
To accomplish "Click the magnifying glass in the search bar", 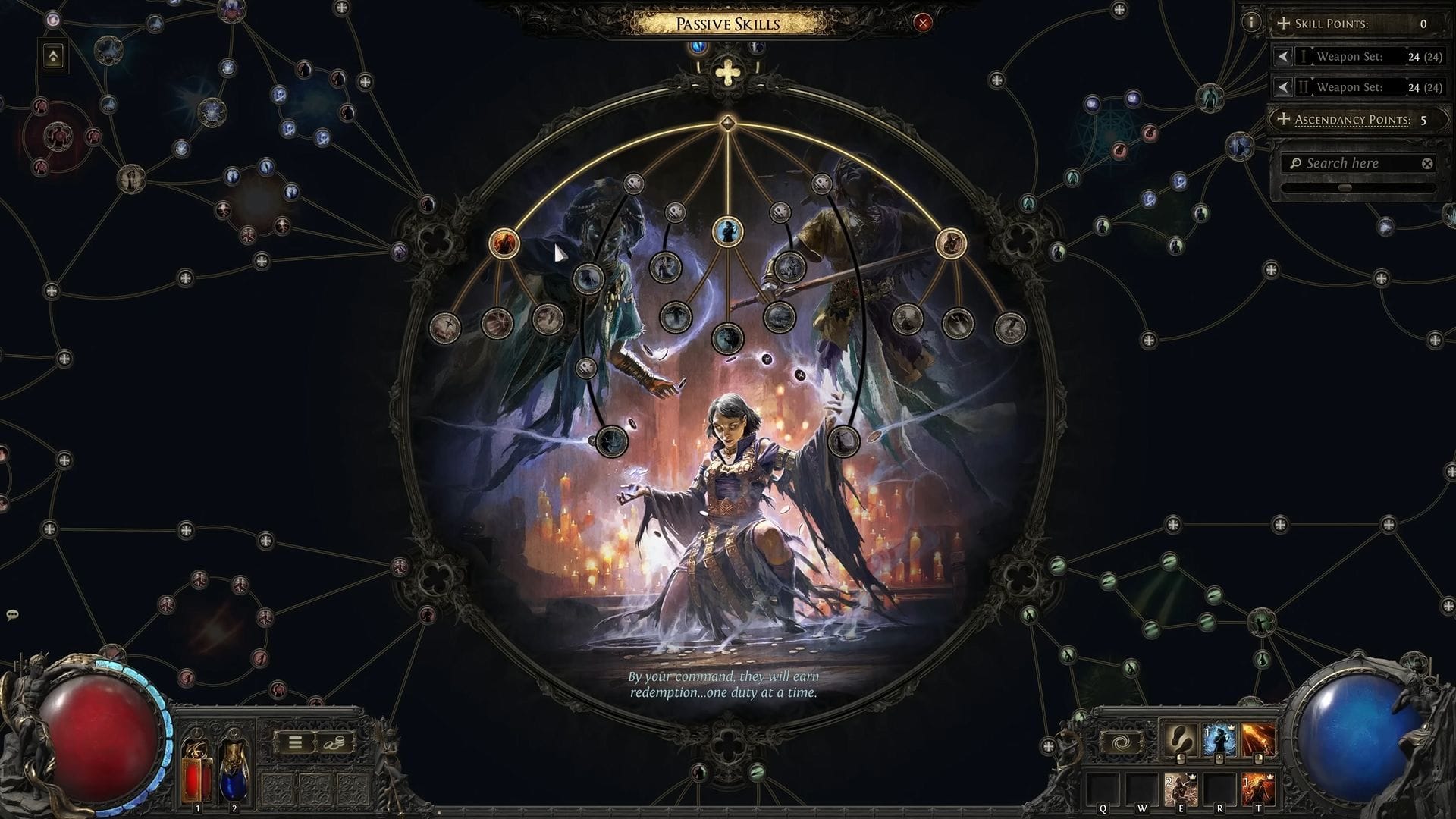I will (1296, 163).
